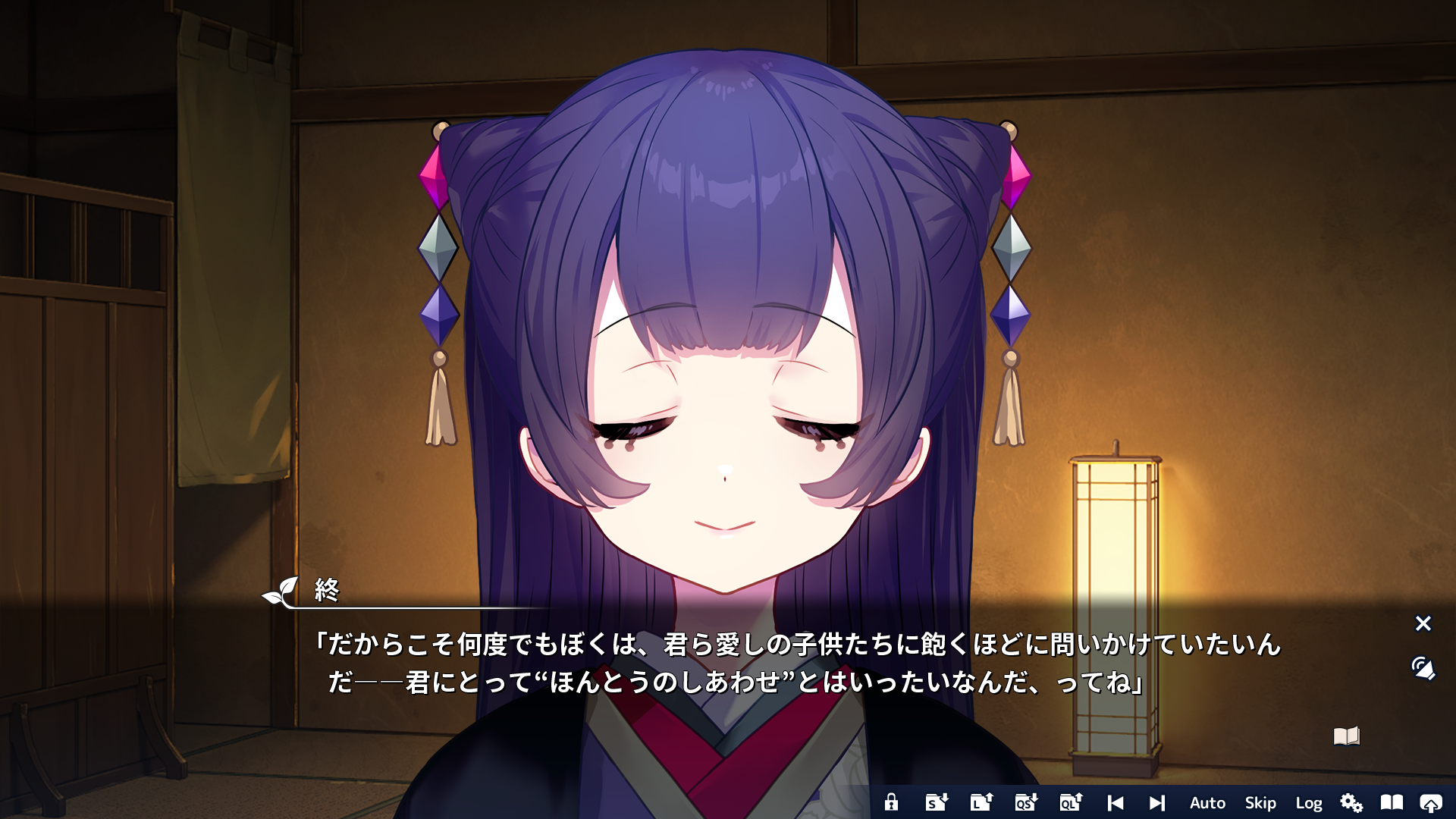Screen dimensions: 1456x819
Task: Lock the message window with padlock icon
Action: click(x=891, y=802)
